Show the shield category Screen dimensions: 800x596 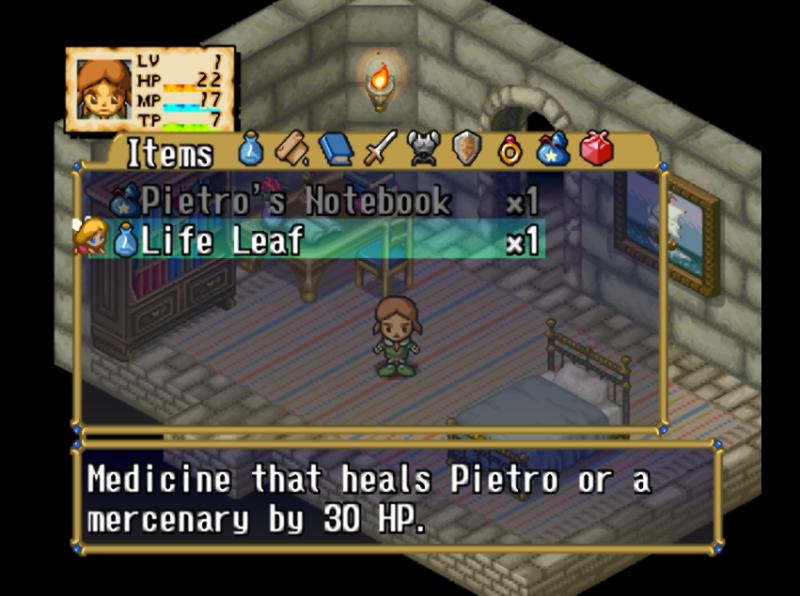click(467, 150)
